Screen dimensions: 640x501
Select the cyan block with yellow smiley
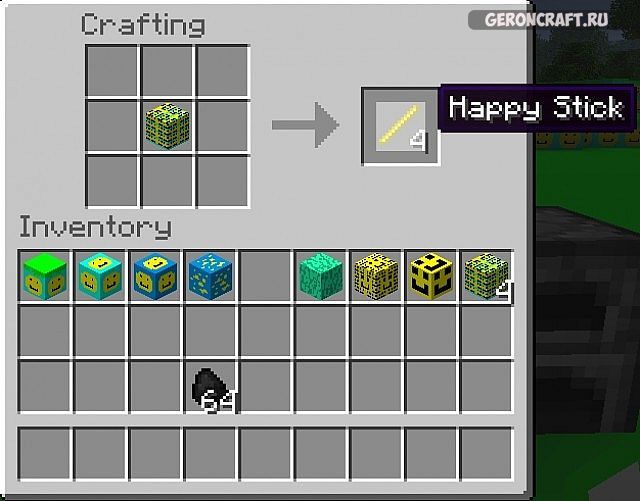(100, 277)
